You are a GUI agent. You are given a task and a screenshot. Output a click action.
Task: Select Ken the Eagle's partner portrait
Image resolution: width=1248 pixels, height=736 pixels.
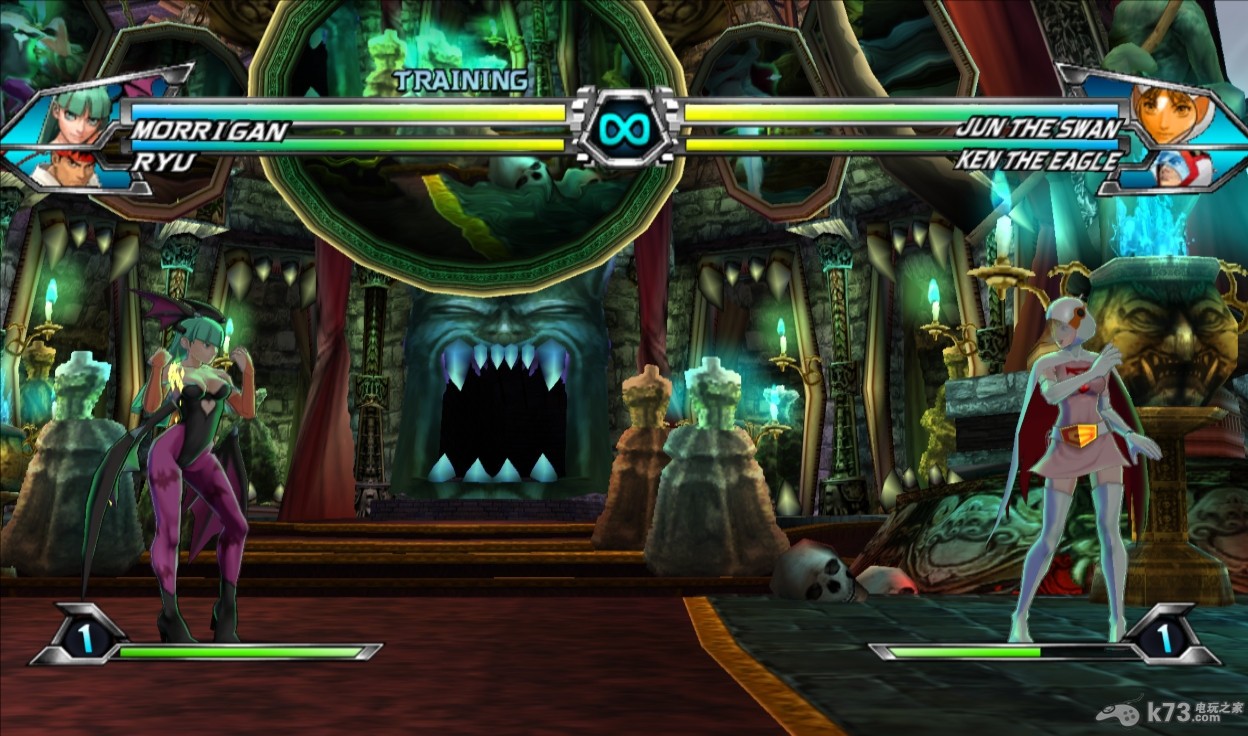click(1184, 168)
